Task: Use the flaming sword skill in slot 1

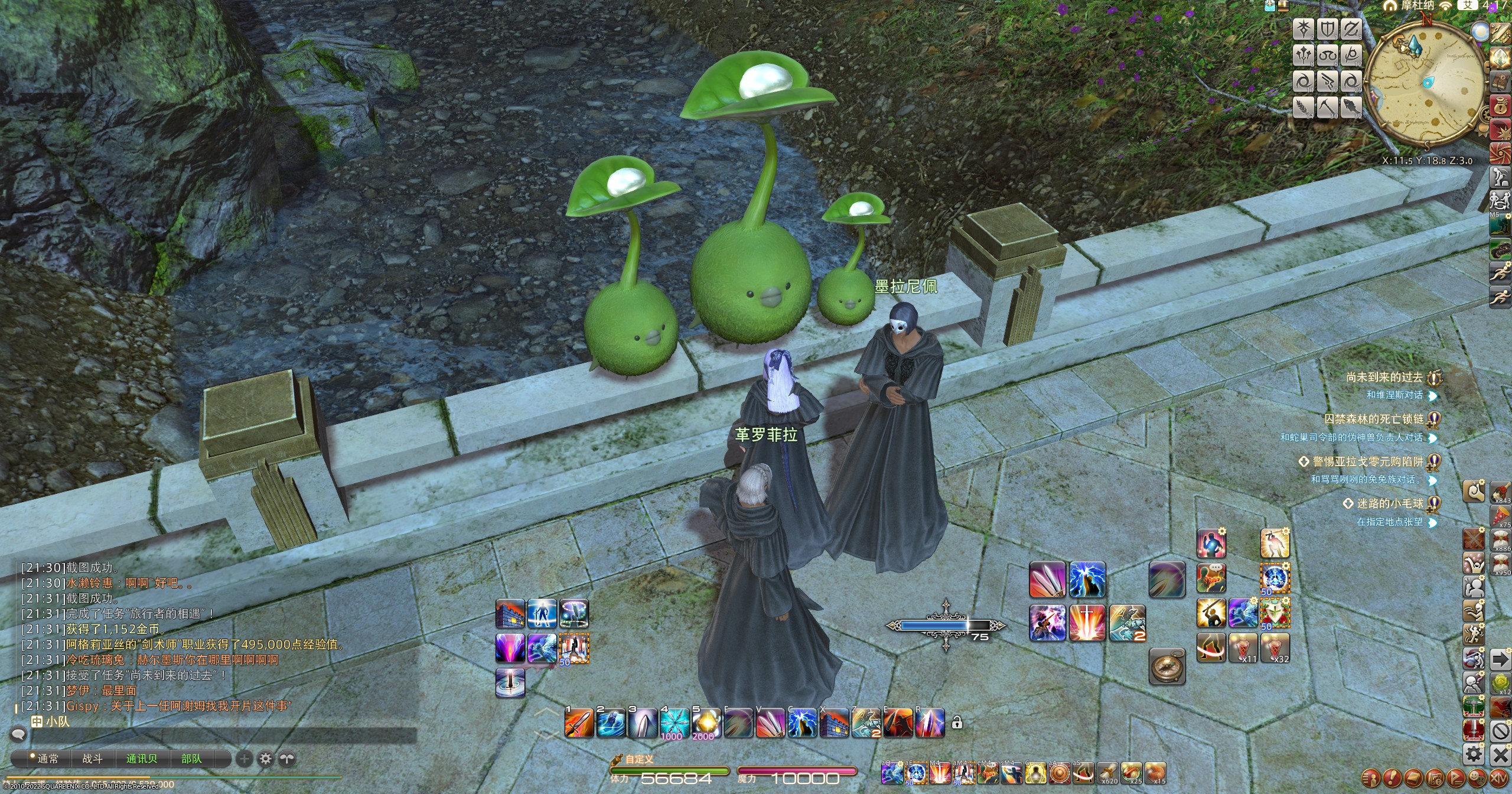Action: click(x=578, y=723)
